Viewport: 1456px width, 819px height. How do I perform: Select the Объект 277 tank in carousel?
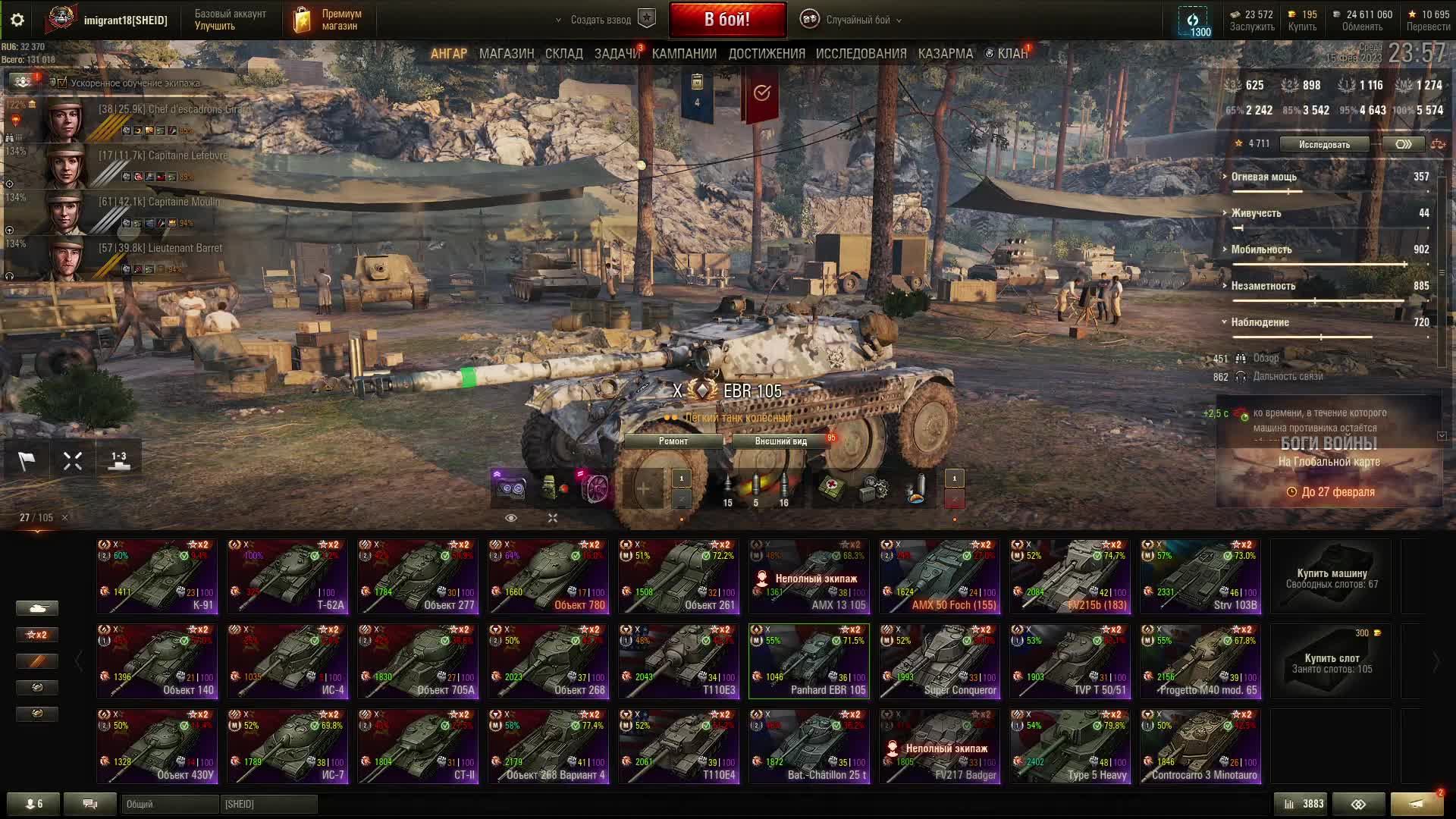click(418, 576)
